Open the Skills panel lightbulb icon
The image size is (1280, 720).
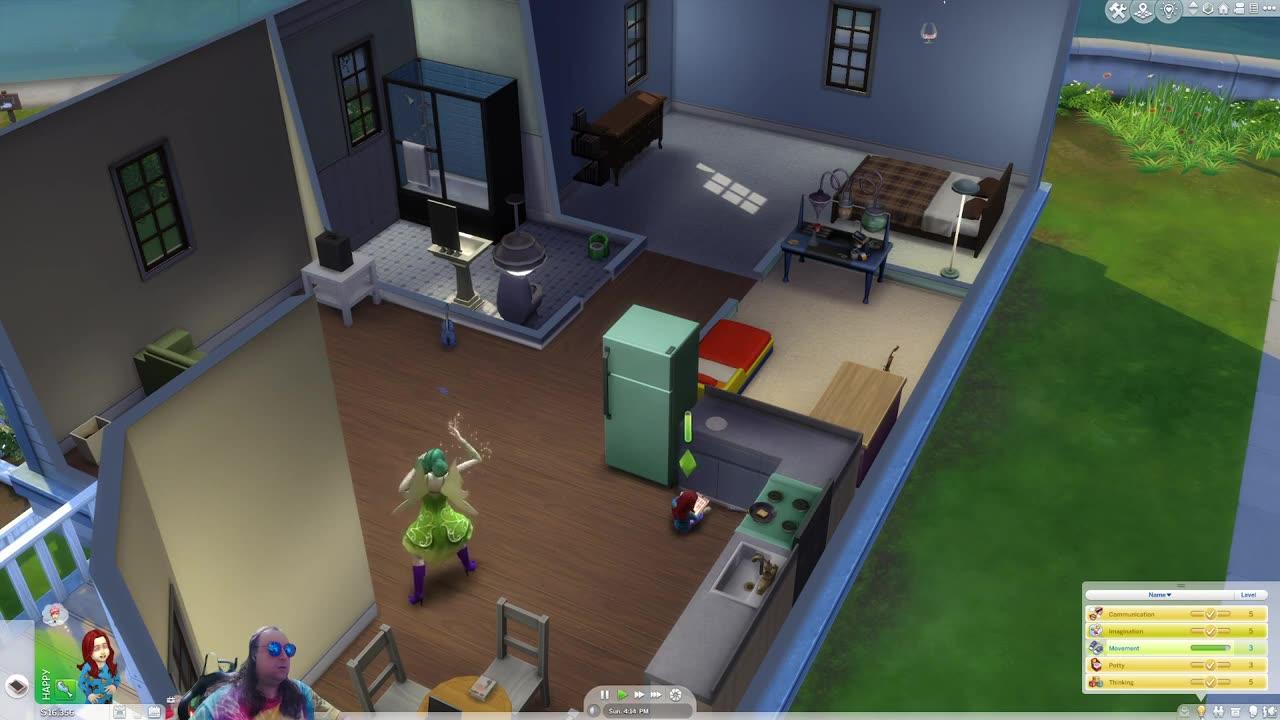1203,710
